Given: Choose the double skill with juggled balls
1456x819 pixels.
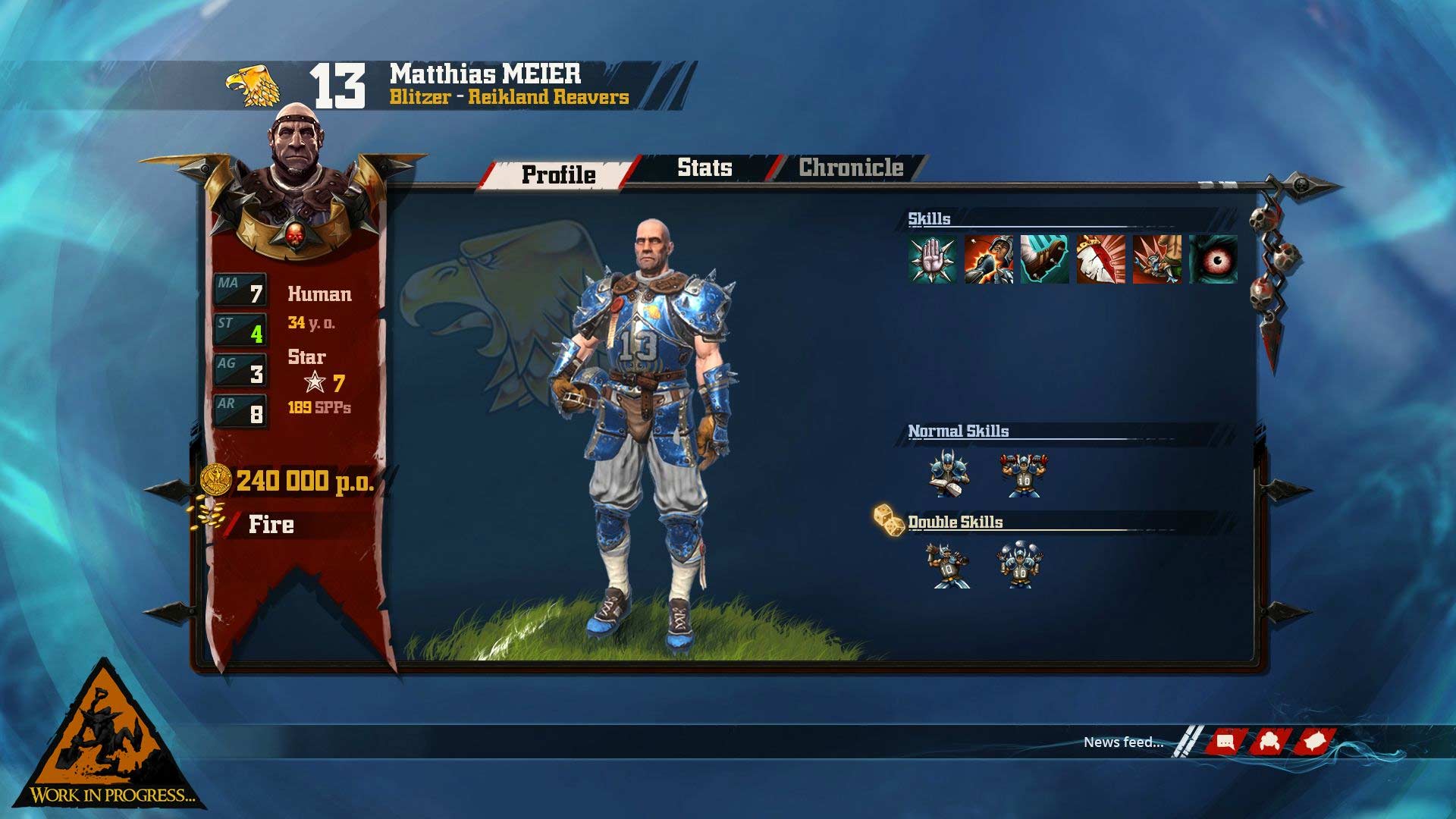Looking at the screenshot, I should (1019, 566).
